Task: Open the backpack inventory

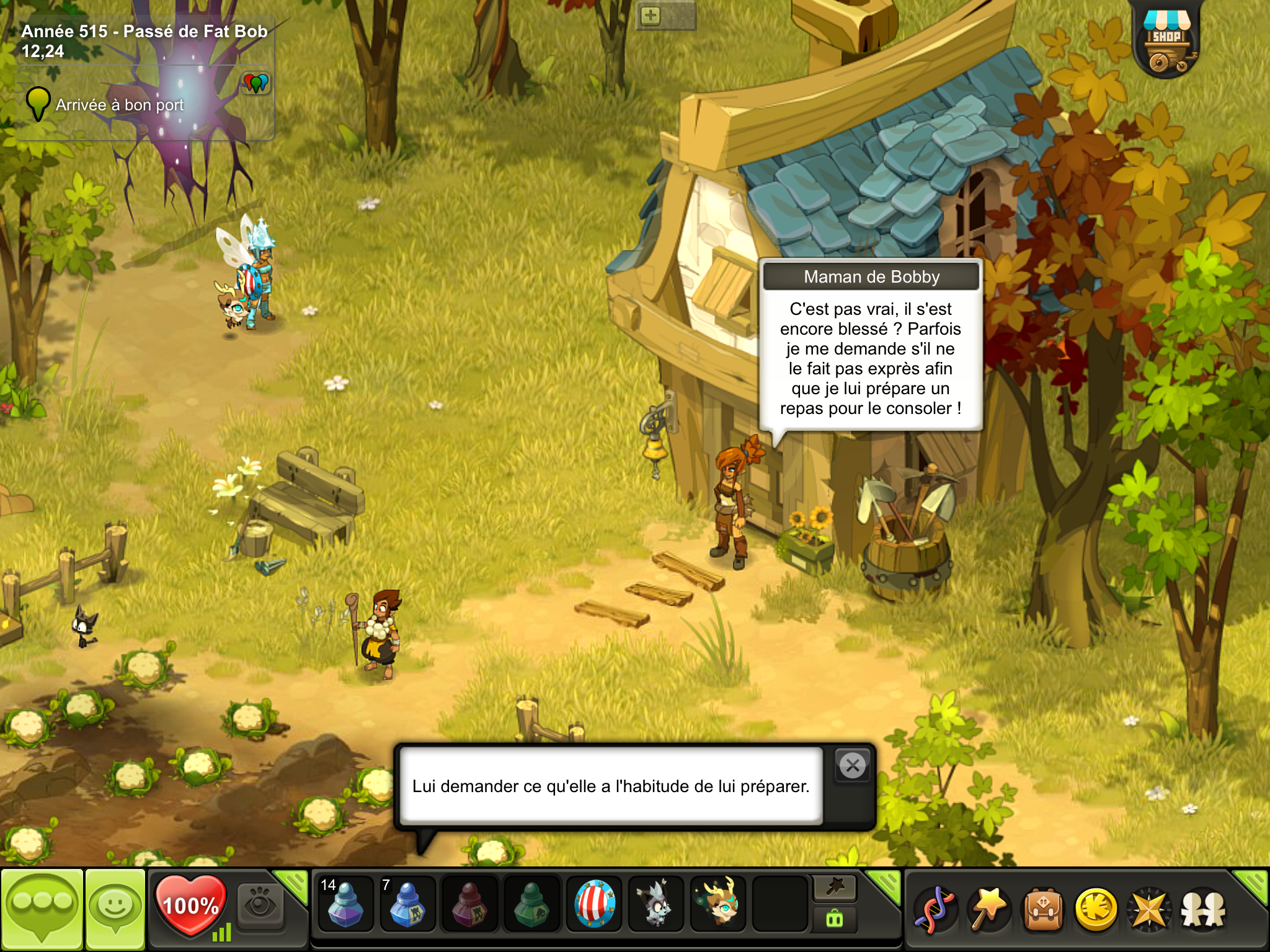Action: click(1043, 909)
